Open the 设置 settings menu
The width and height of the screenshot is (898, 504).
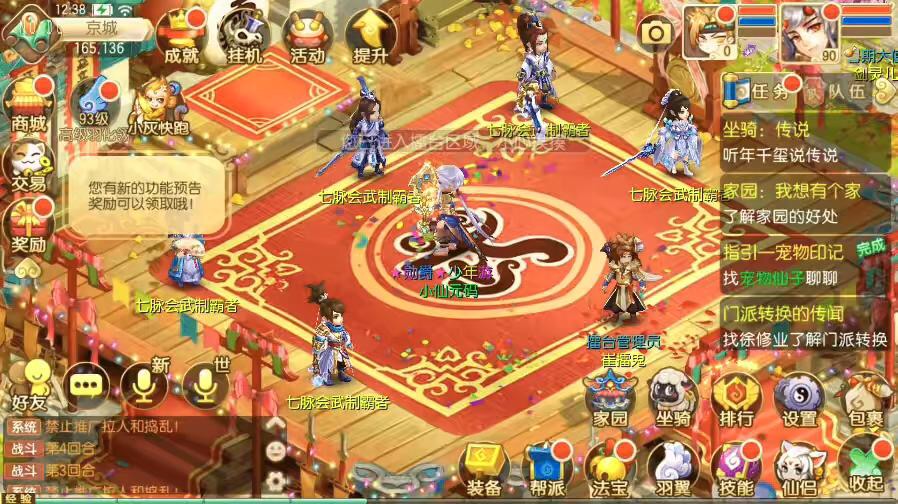click(800, 400)
